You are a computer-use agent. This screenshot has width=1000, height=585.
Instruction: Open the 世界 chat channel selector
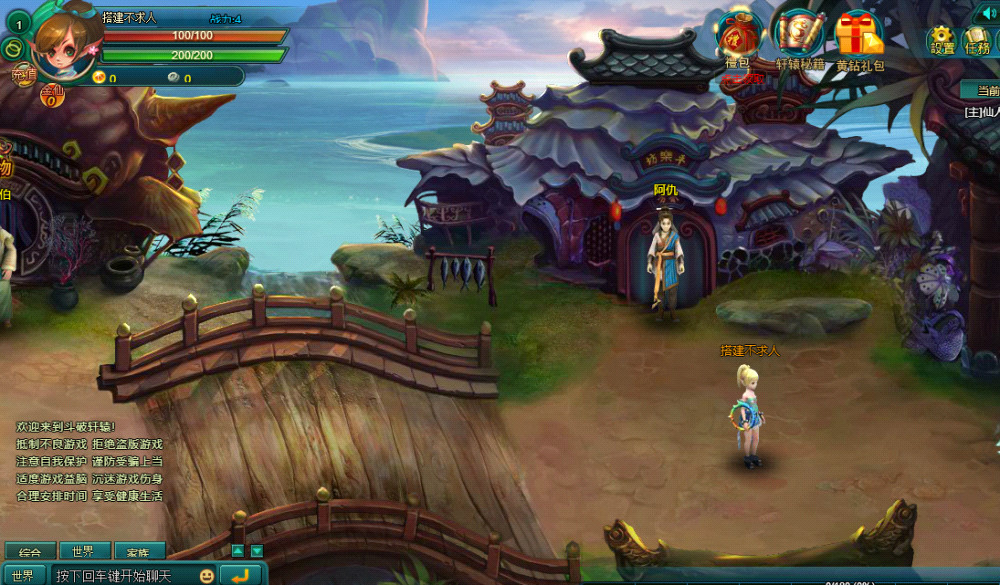pos(23,576)
